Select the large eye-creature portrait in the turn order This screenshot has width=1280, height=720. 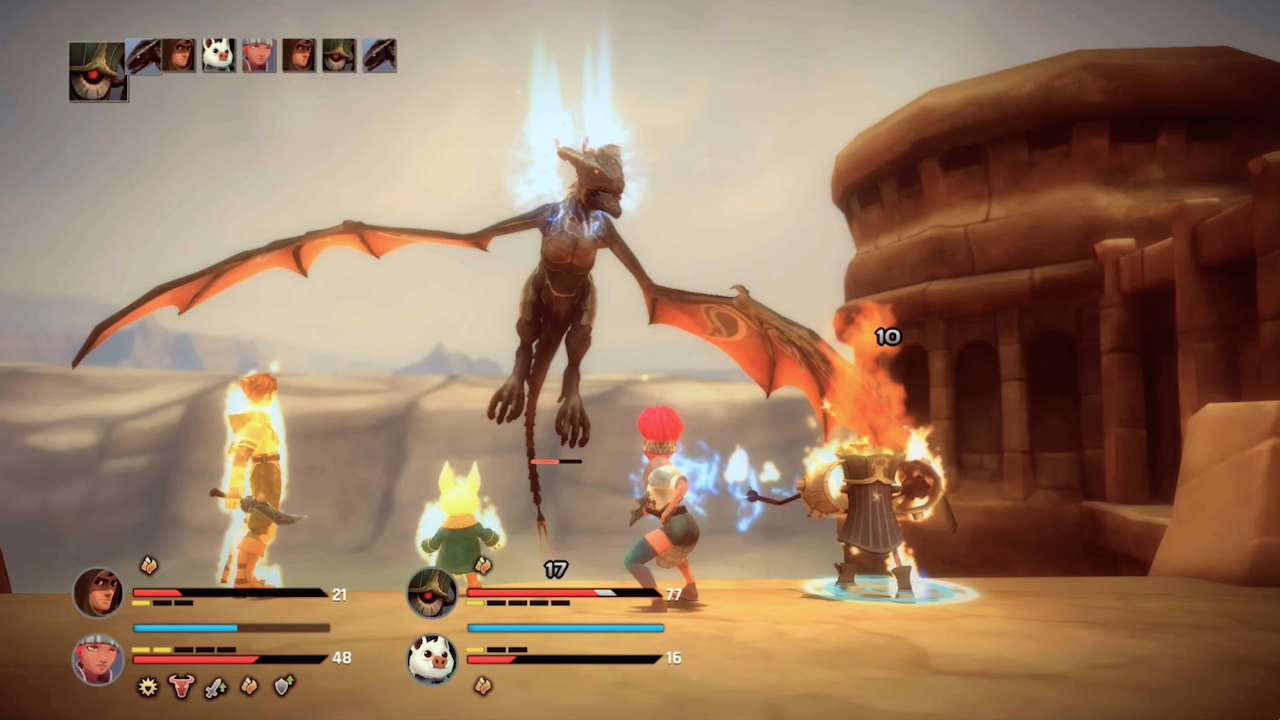click(x=97, y=73)
